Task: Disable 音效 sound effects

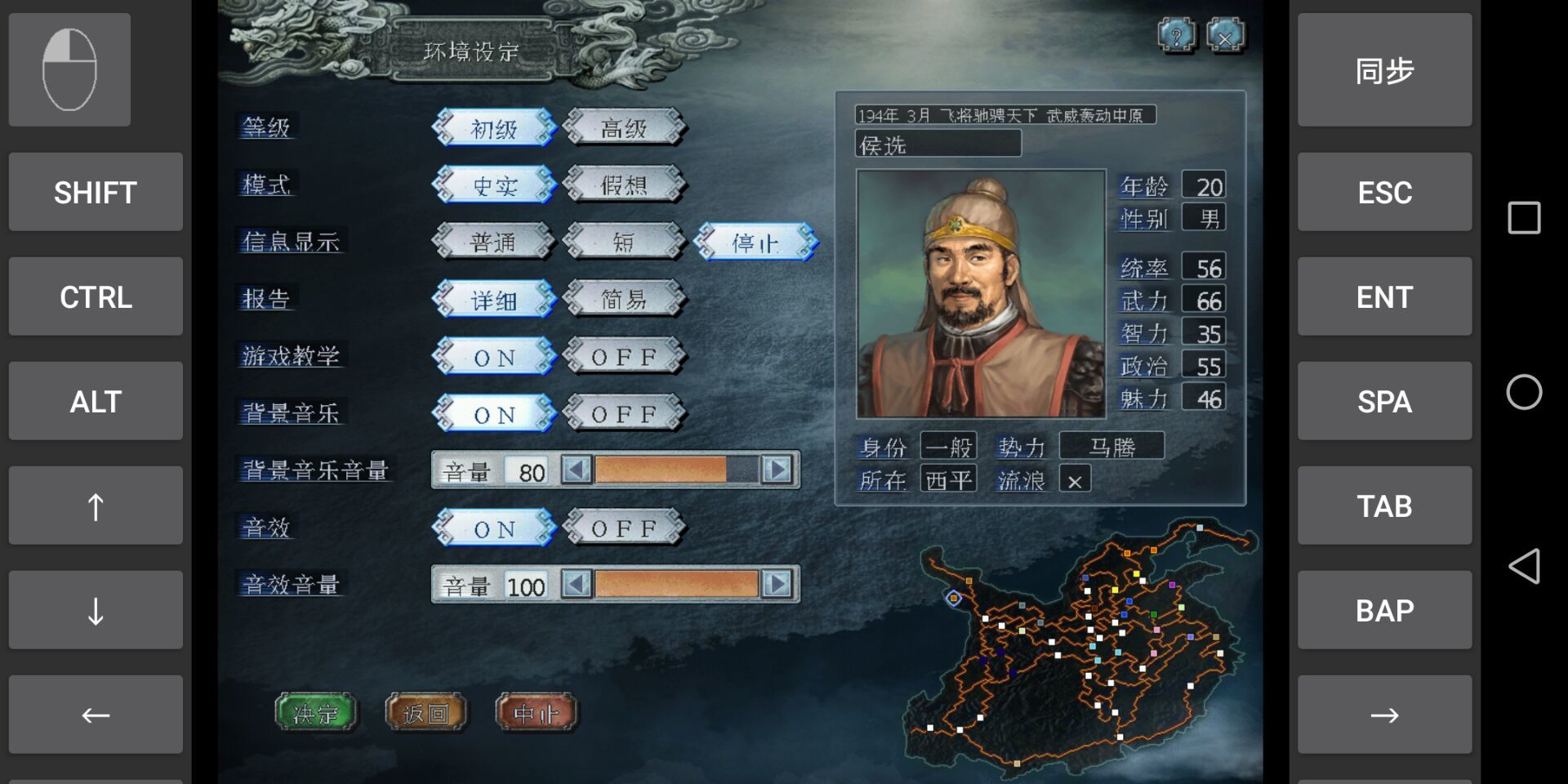Action: point(625,528)
